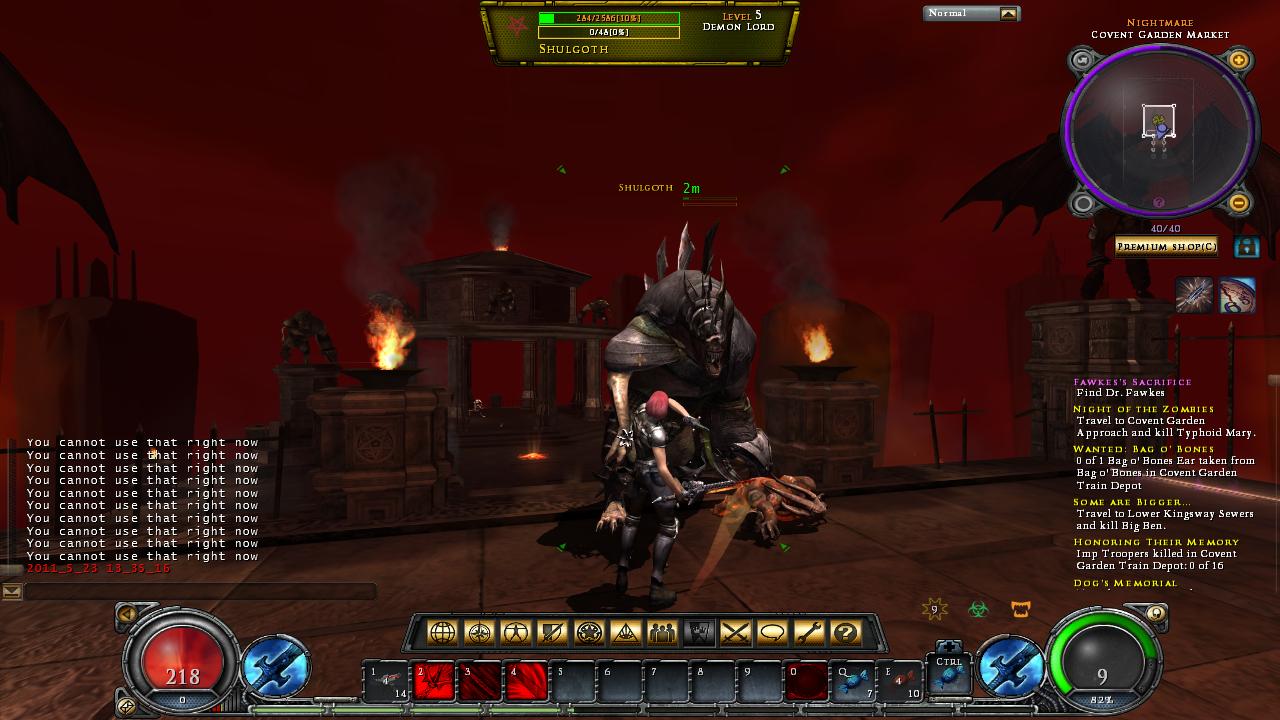Open the party members menu icon
Viewport: 1280px width, 720px height.
pyautogui.click(x=662, y=632)
